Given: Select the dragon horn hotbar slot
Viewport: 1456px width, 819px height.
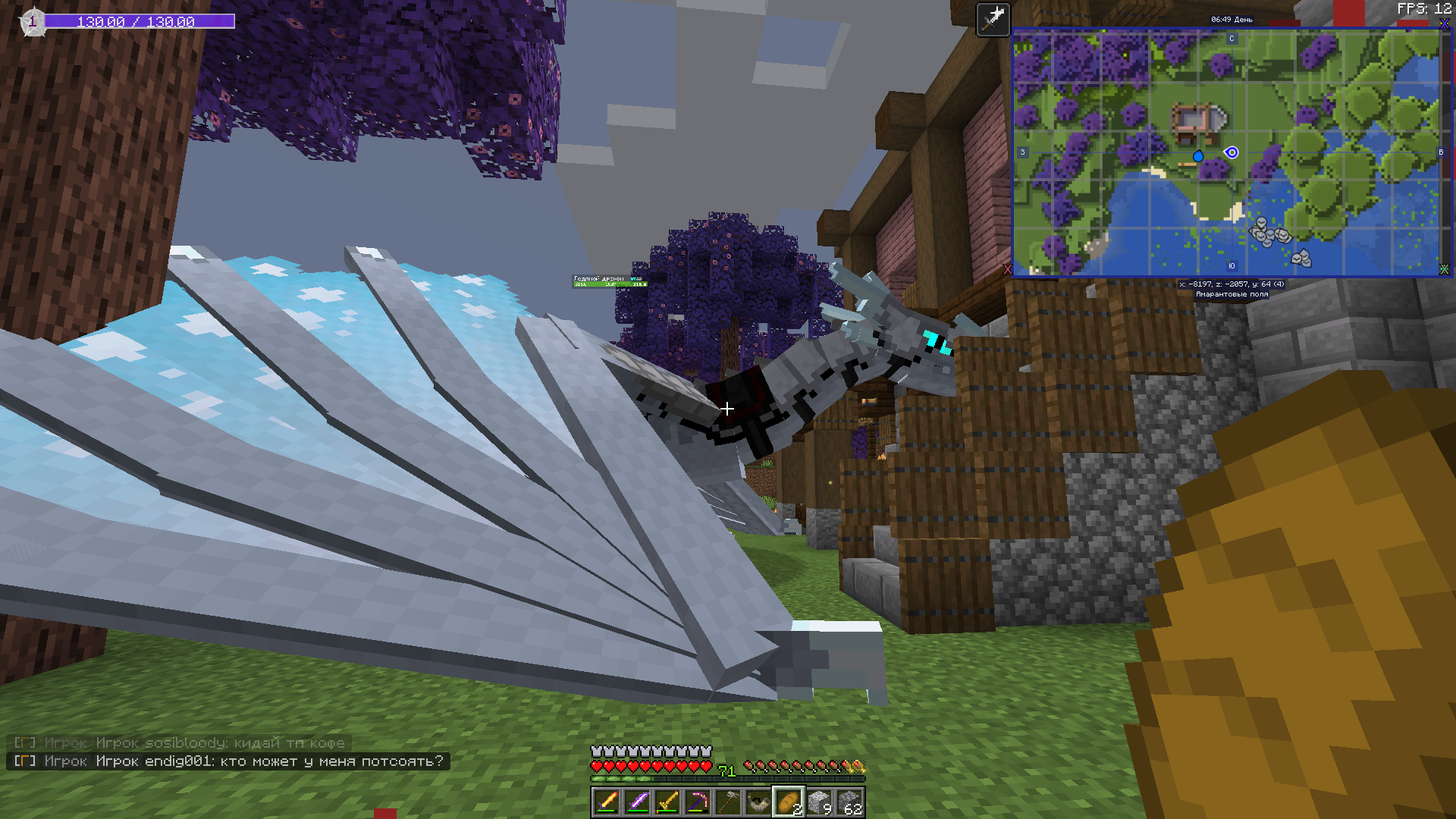Looking at the screenshot, I should [x=758, y=802].
